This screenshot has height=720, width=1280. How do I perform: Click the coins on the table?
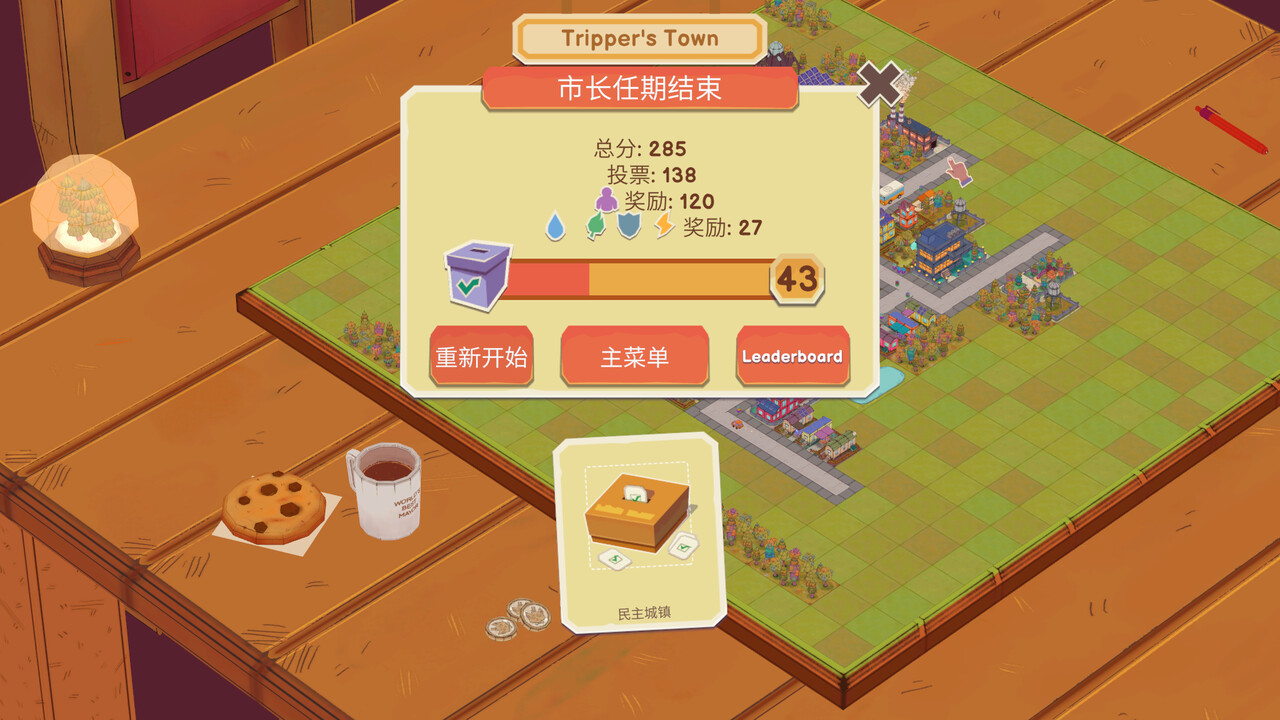[x=518, y=617]
